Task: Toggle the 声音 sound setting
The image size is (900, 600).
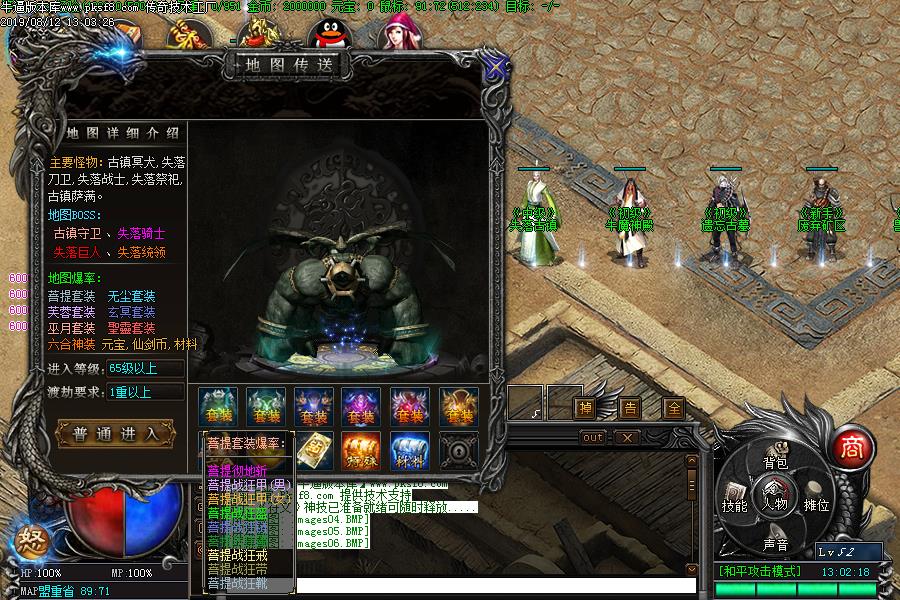Action: click(775, 543)
